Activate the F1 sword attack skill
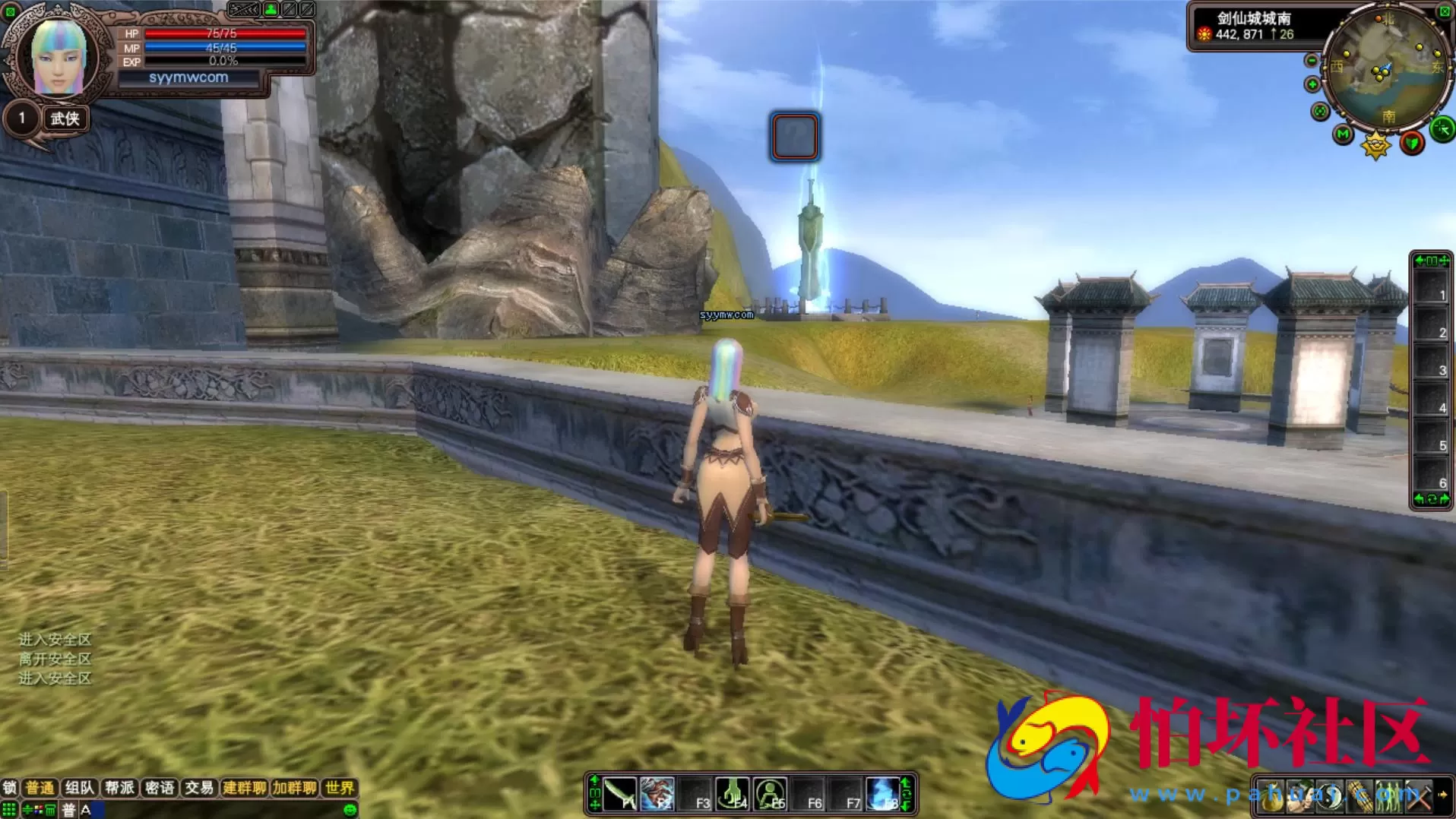 coord(620,795)
